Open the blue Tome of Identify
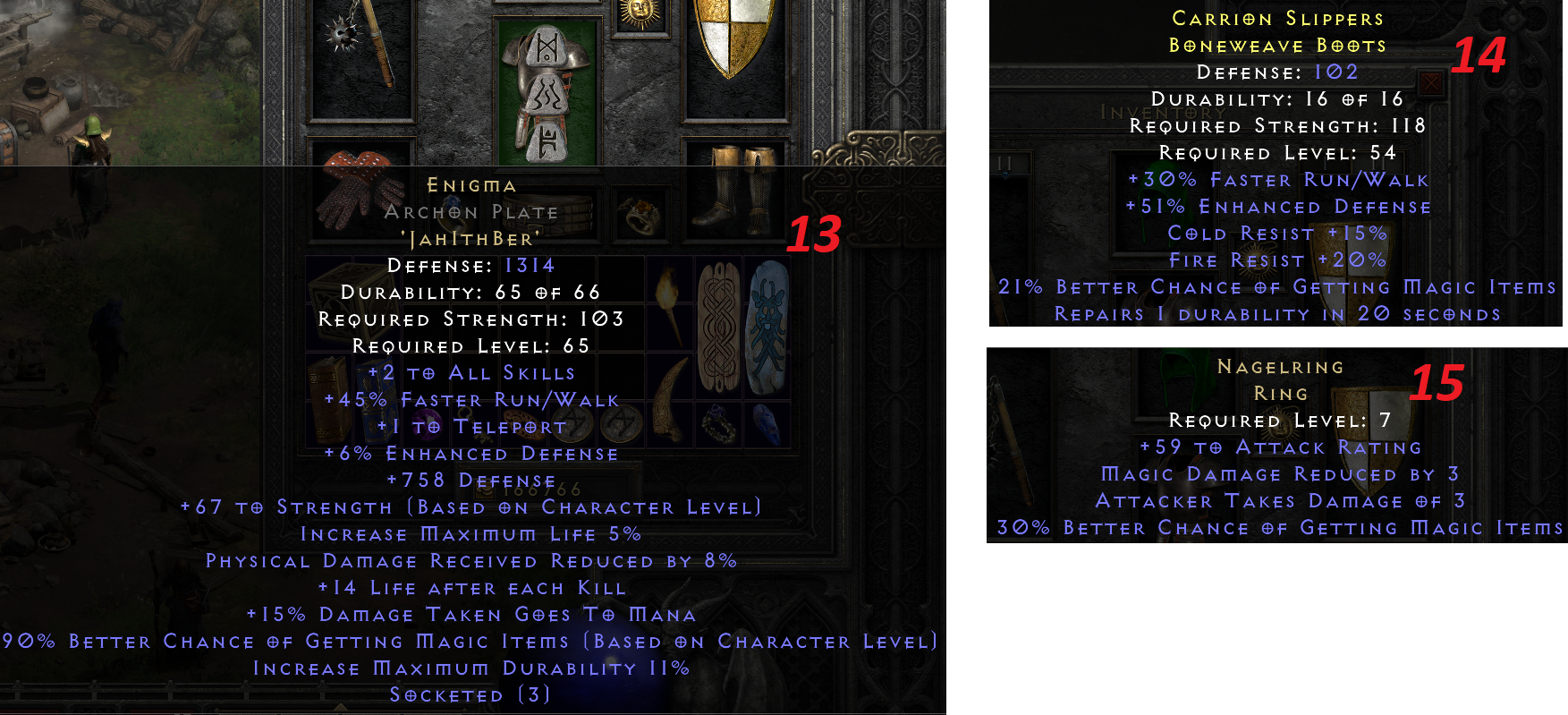 pos(376,402)
